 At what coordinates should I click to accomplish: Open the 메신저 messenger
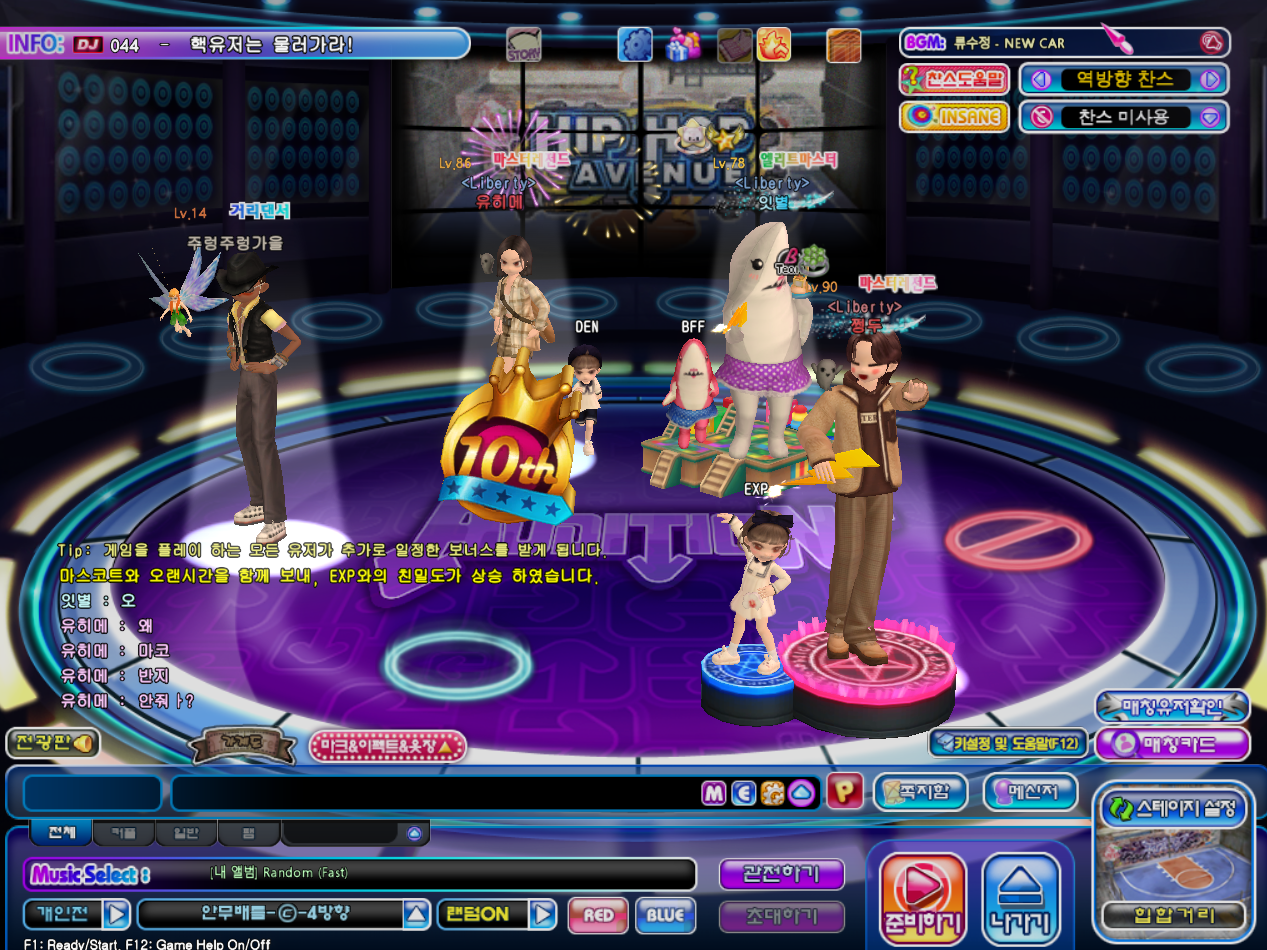(x=1029, y=792)
